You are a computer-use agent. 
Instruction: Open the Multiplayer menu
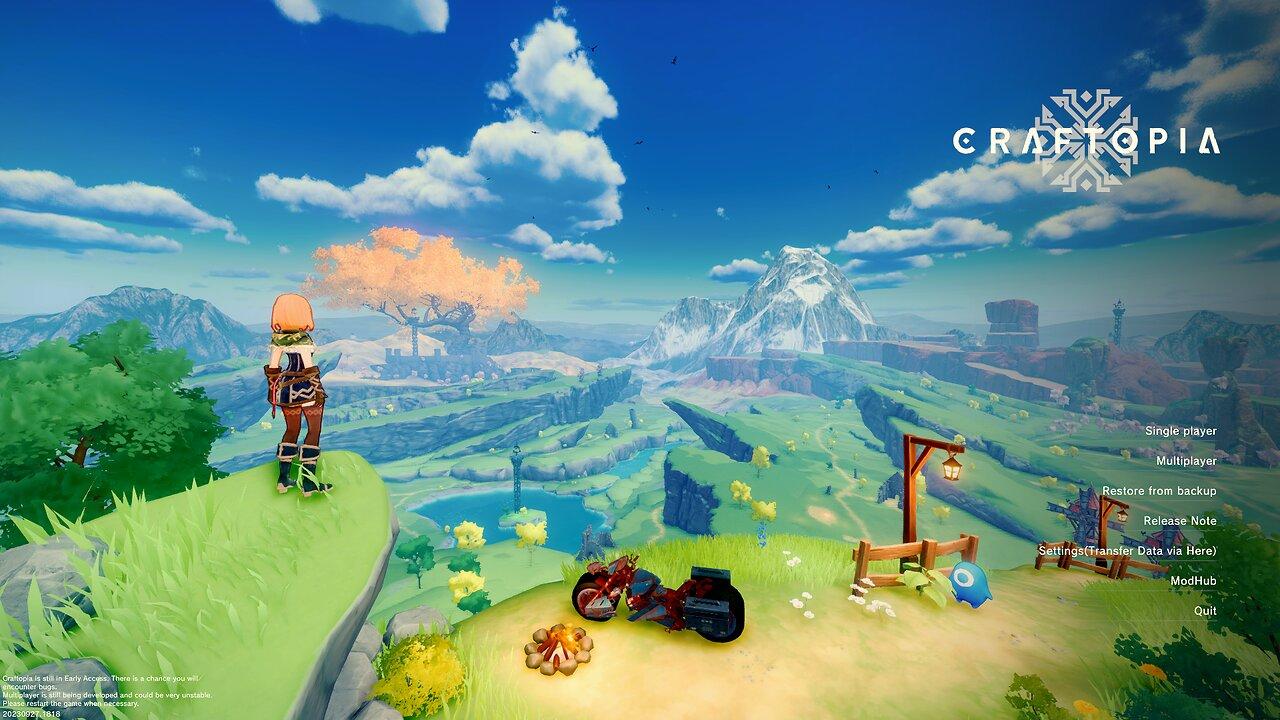point(1186,461)
